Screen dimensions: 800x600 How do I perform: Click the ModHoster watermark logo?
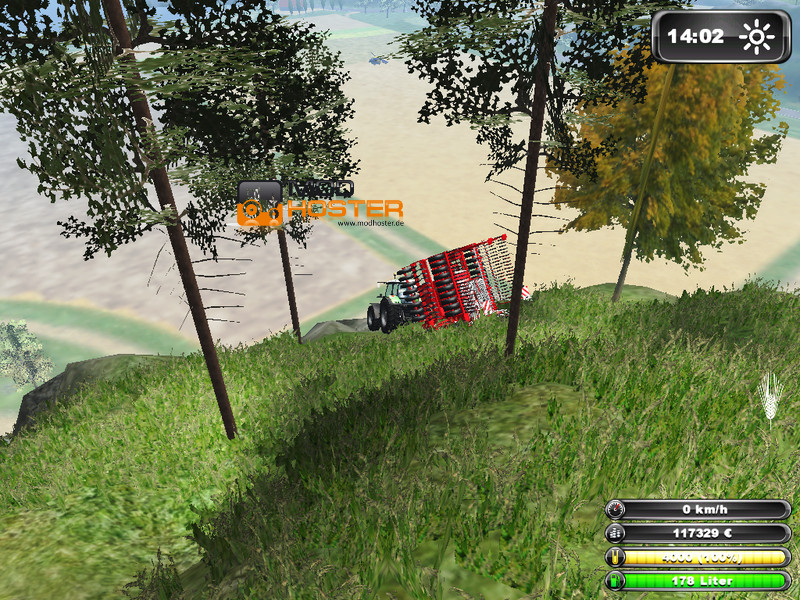[320, 205]
